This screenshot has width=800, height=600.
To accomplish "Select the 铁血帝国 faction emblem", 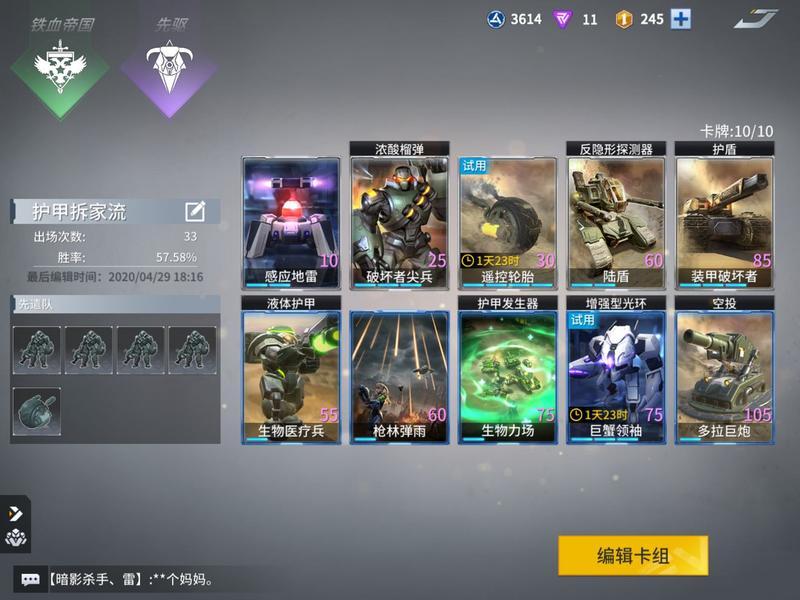I will (59, 66).
